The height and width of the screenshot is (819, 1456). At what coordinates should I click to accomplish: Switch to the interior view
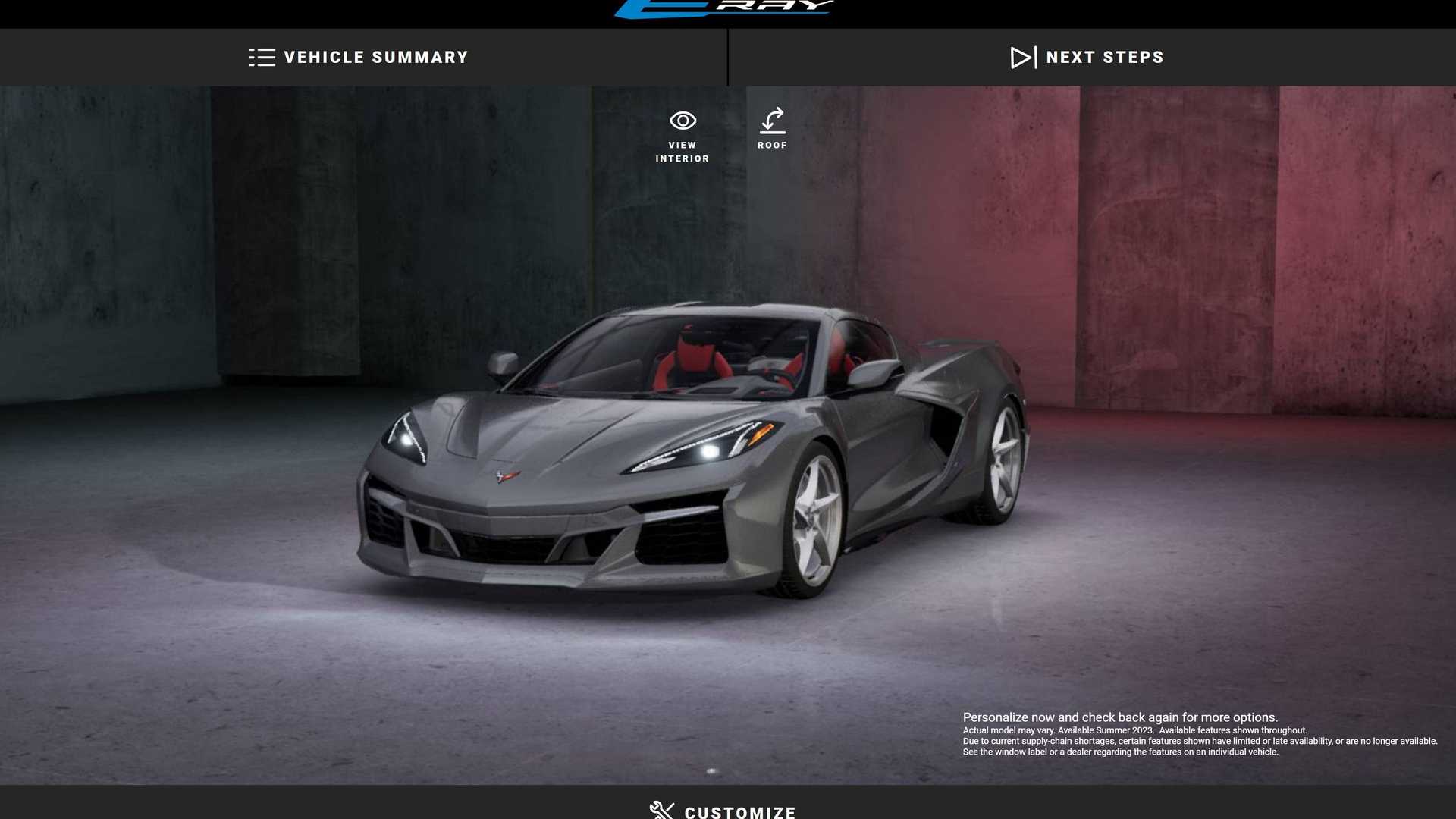682,136
